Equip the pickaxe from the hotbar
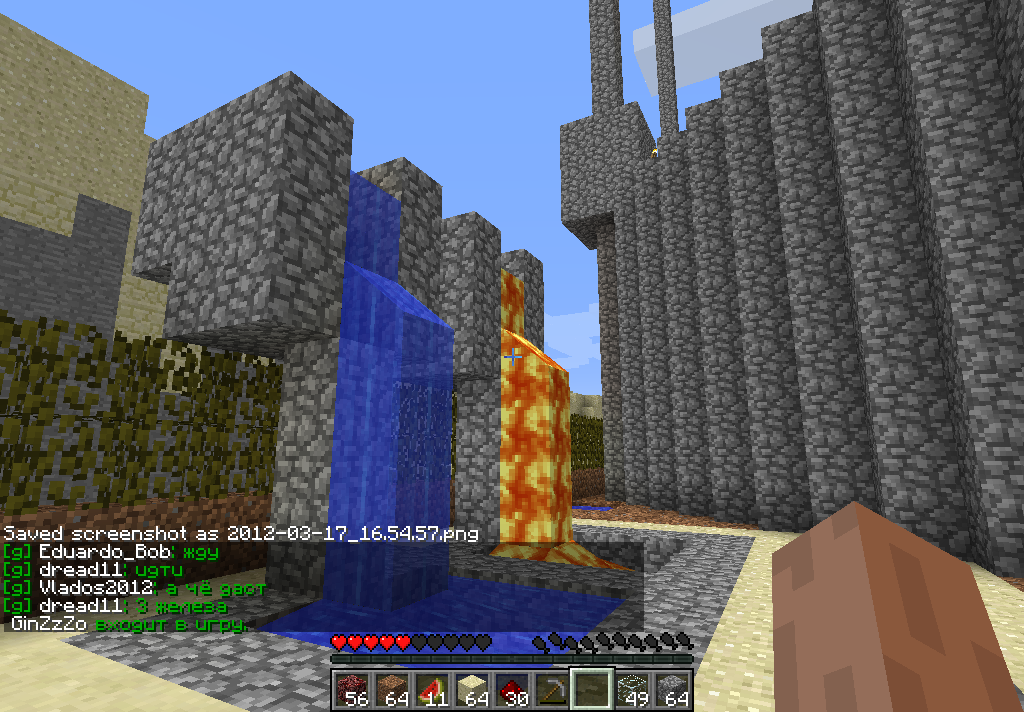 551,689
